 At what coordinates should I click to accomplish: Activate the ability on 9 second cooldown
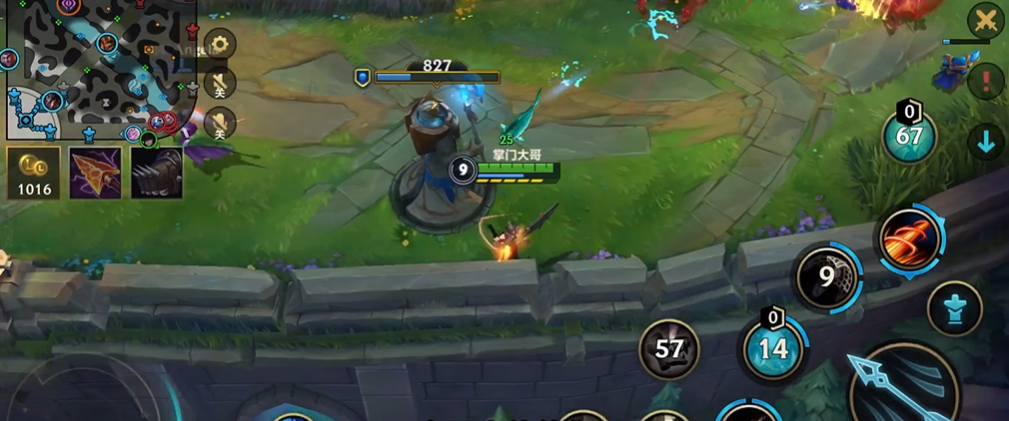[x=827, y=275]
